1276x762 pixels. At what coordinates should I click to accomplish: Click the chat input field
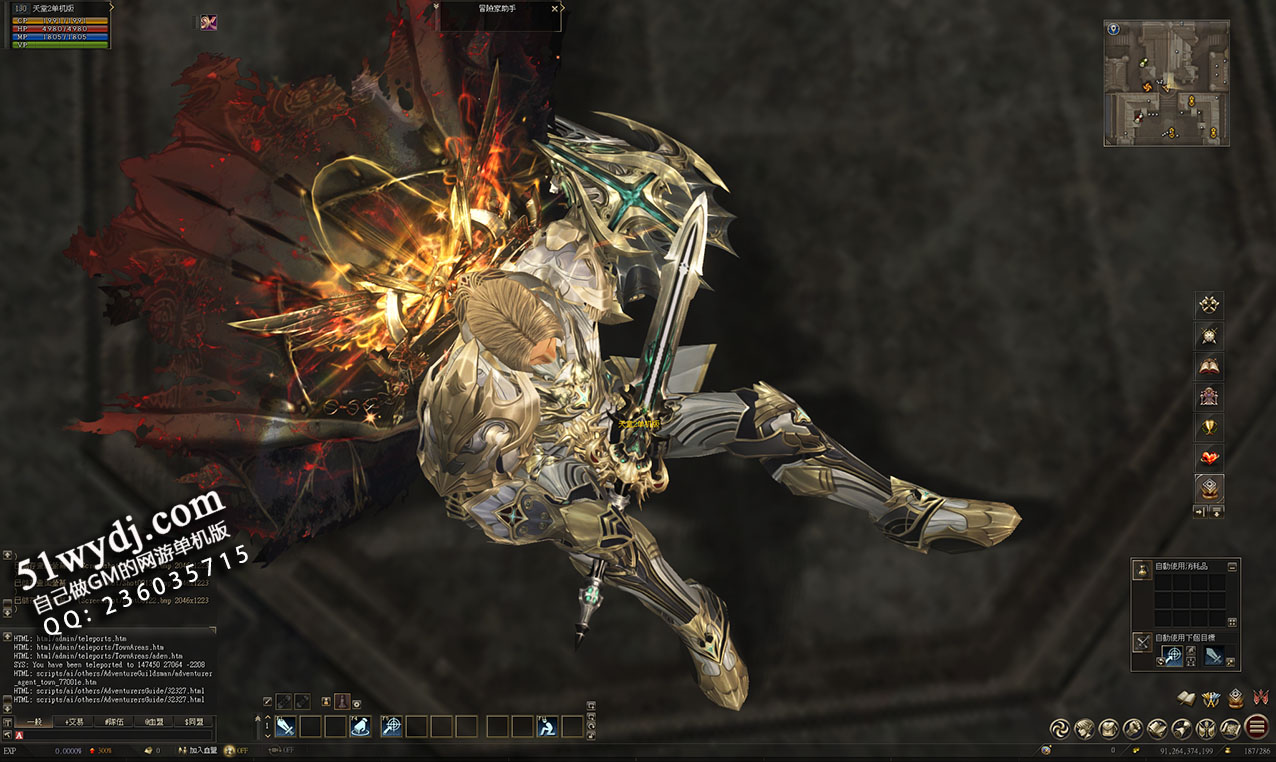(x=115, y=735)
